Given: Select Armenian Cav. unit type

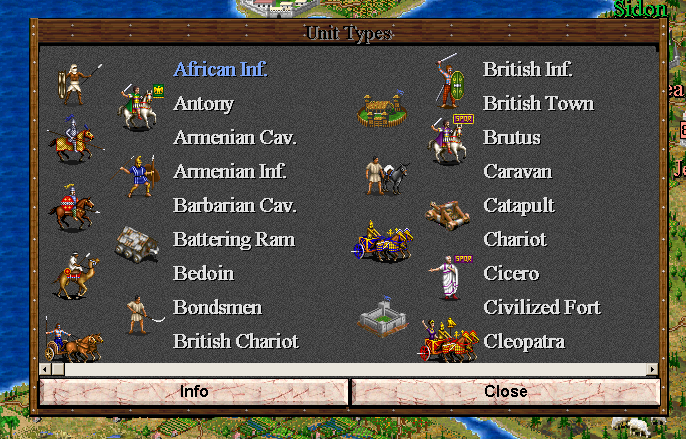Looking at the screenshot, I should (235, 137).
